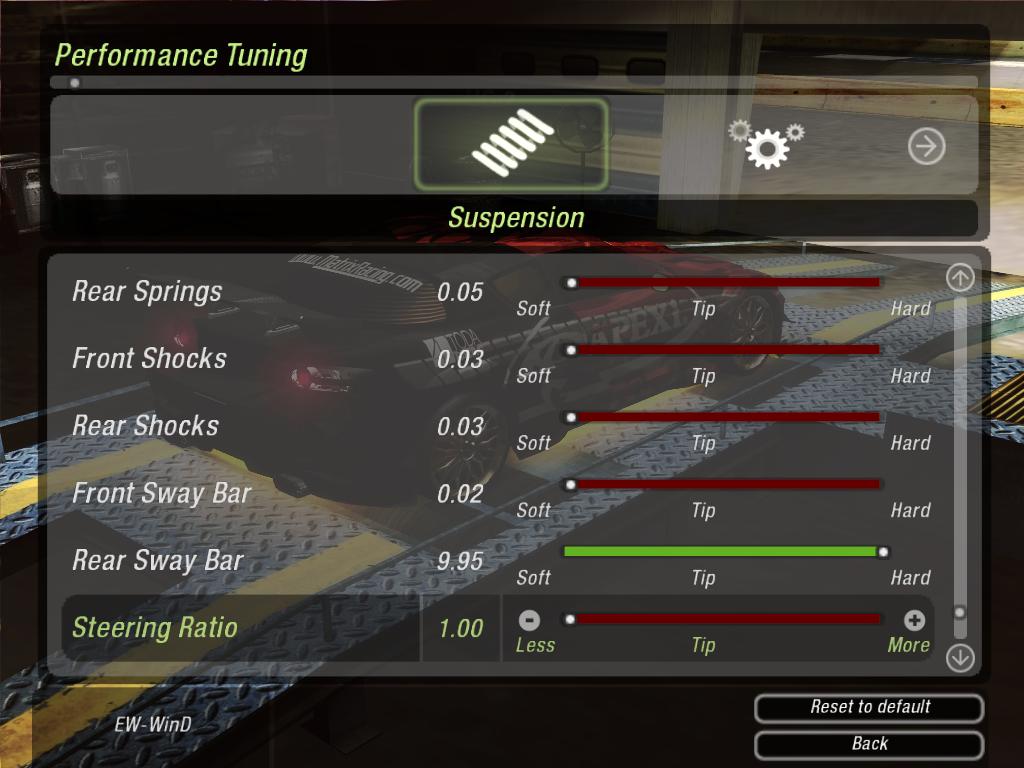The image size is (1024, 768).
Task: Decrease Steering Ratio with minus button
Action: pyautogui.click(x=531, y=621)
